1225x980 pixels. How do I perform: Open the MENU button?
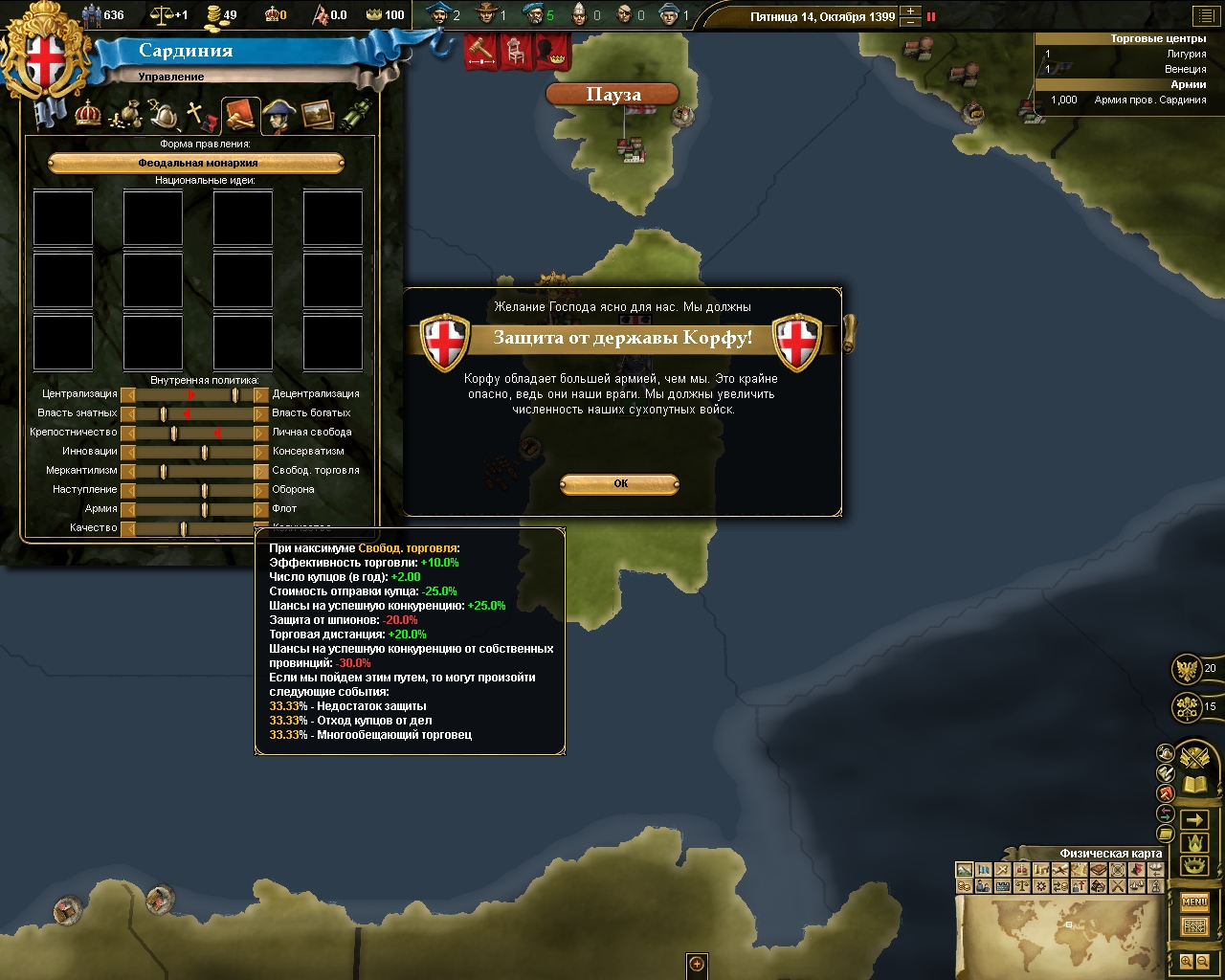[x=1194, y=902]
